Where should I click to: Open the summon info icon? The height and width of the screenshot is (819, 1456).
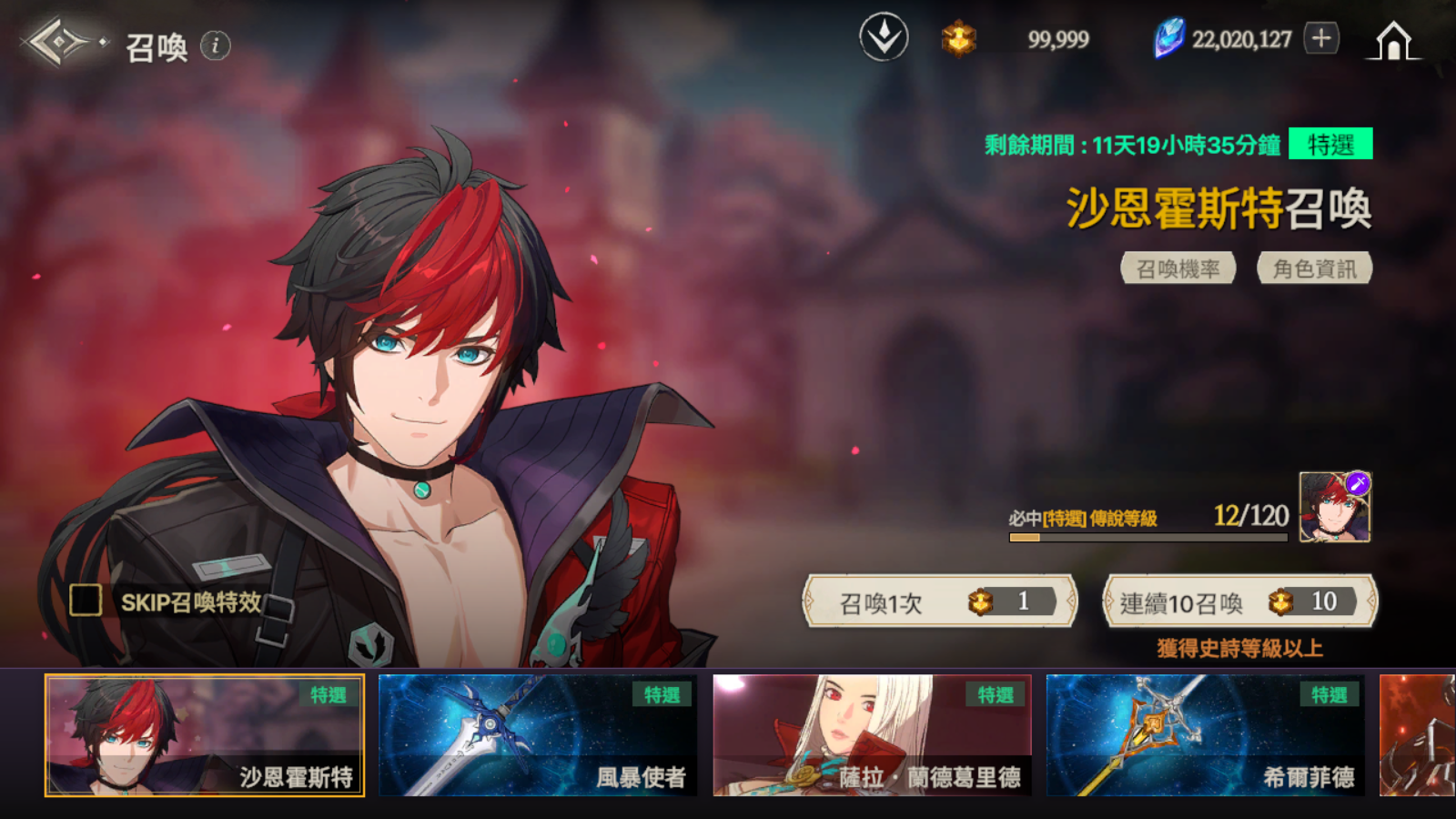[x=216, y=45]
